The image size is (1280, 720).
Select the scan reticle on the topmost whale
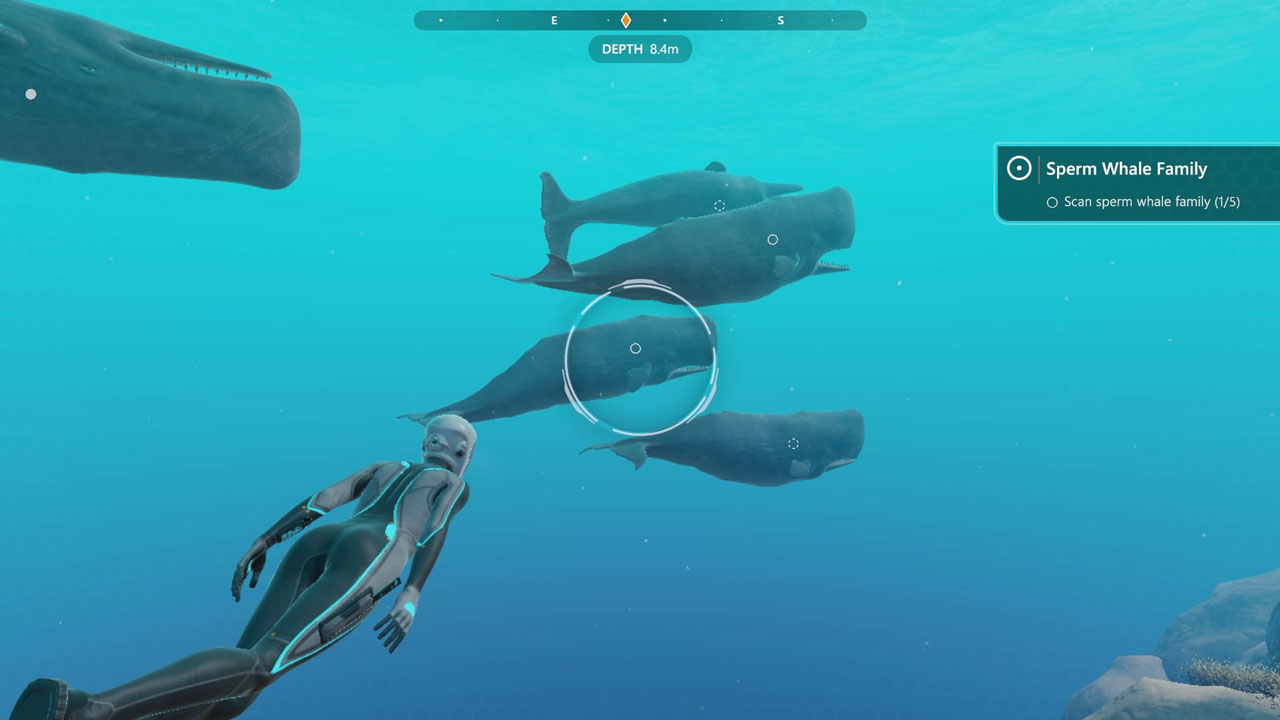pos(718,205)
